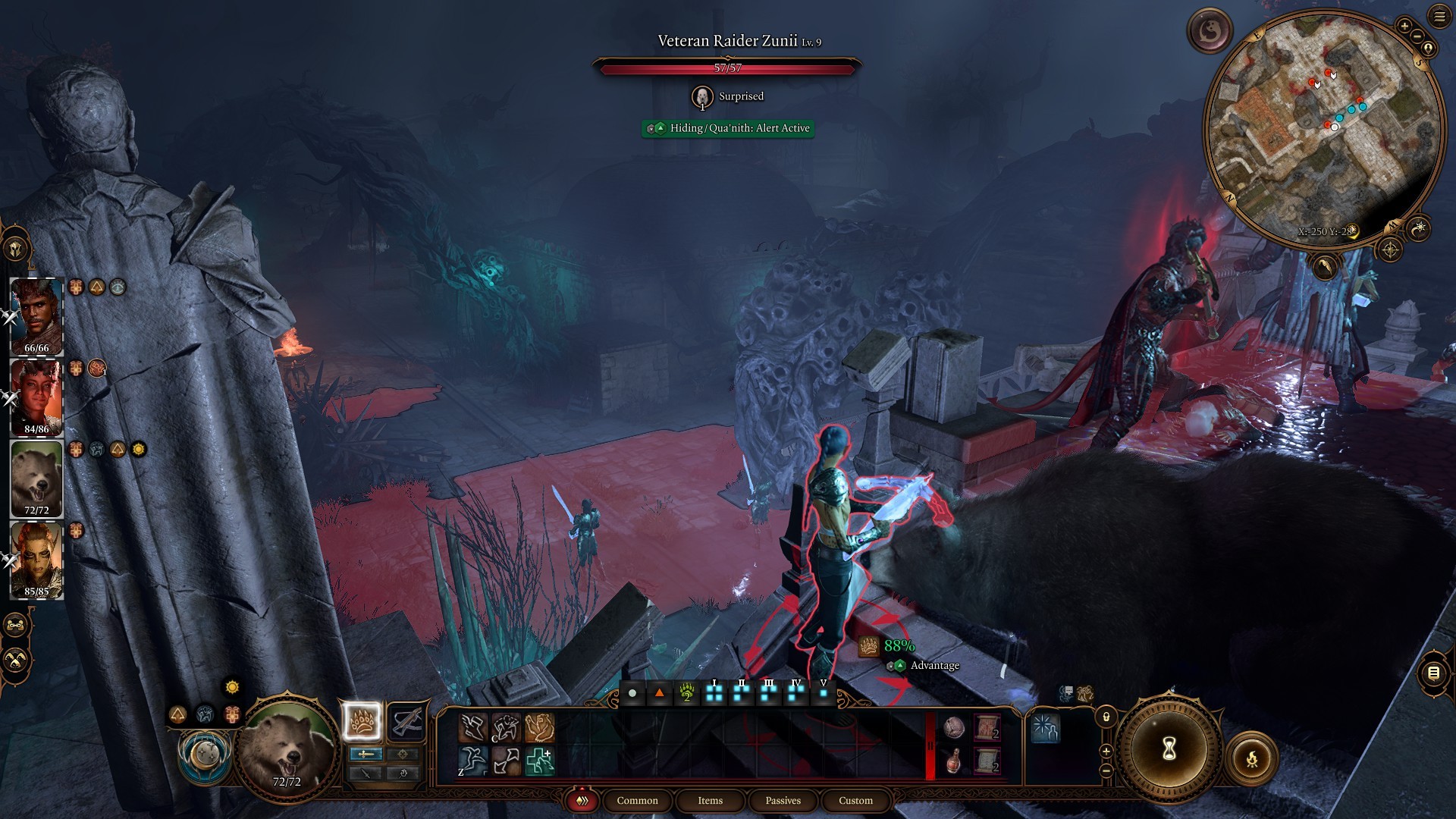Select the crossbow ranged weapon slot
The height and width of the screenshot is (819, 1456).
point(406,721)
